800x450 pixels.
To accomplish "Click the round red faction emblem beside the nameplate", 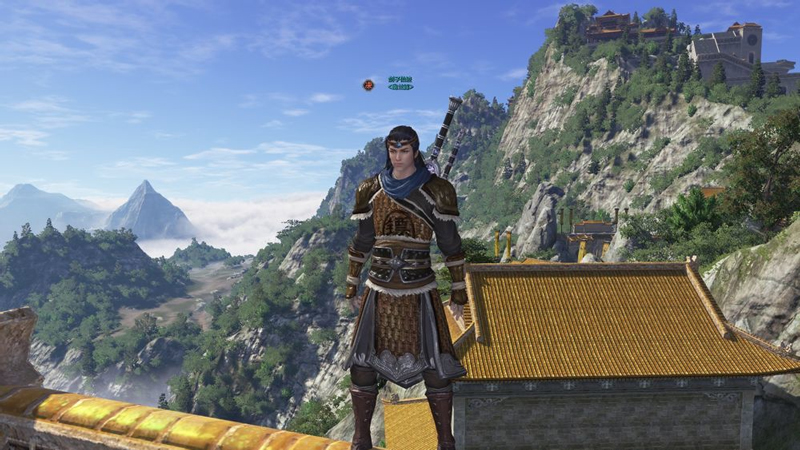I will pyautogui.click(x=368, y=85).
